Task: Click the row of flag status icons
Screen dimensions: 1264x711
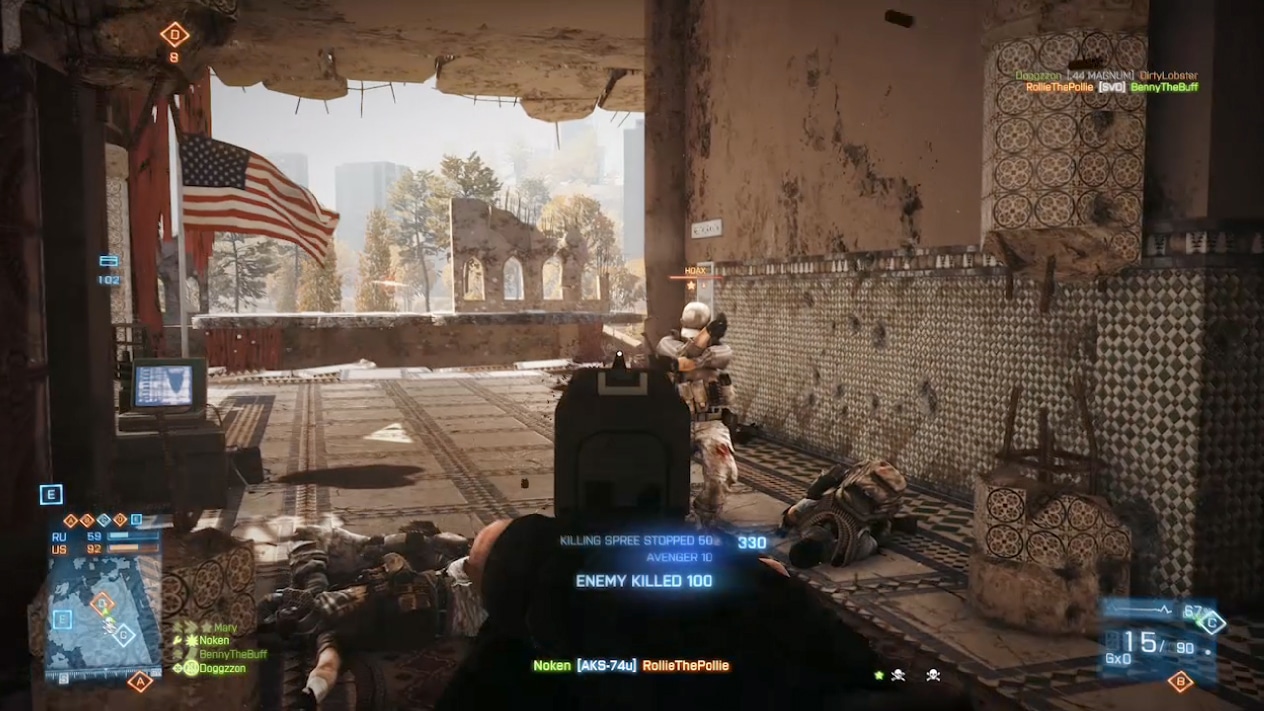Action: (x=103, y=520)
